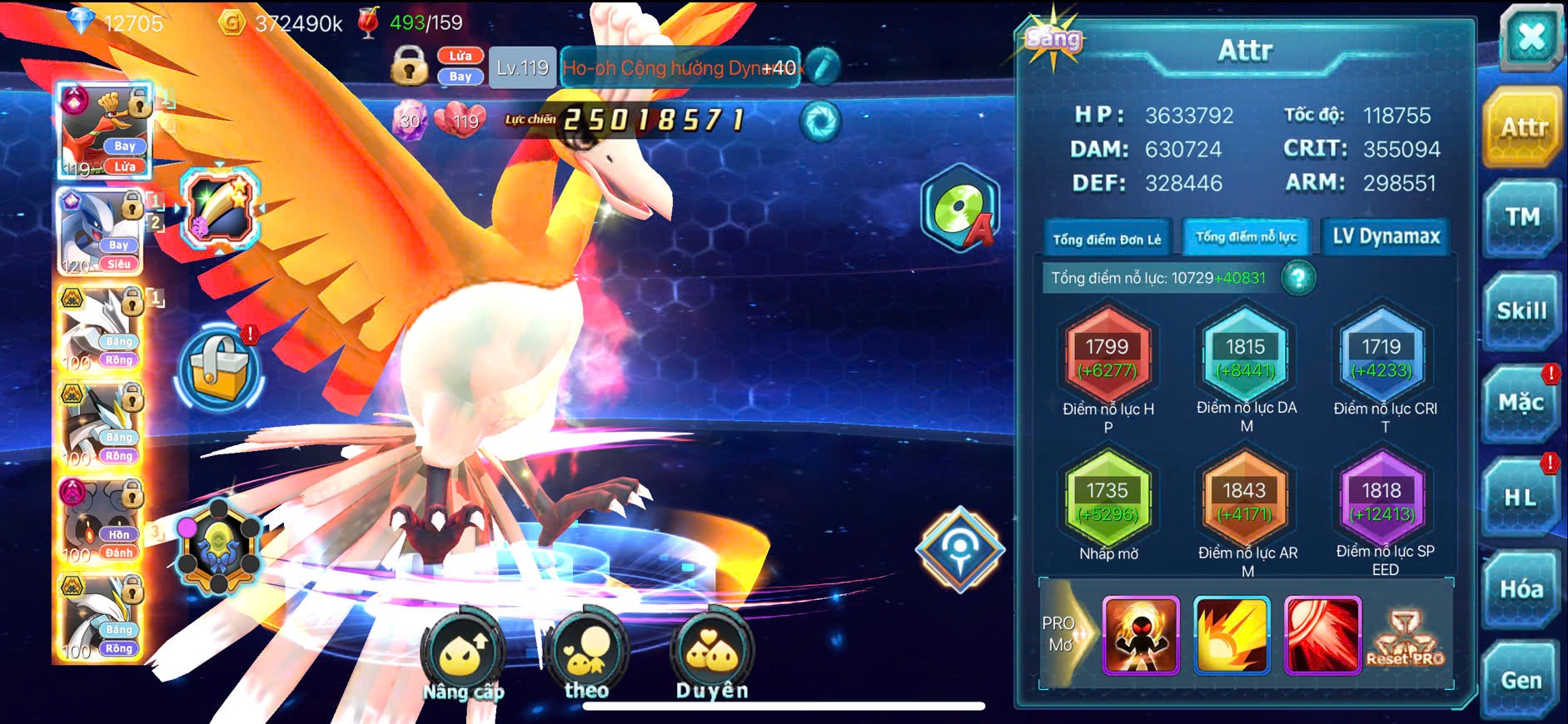1568x724 pixels.
Task: Switch to the TM side tab
Action: coord(1521,218)
